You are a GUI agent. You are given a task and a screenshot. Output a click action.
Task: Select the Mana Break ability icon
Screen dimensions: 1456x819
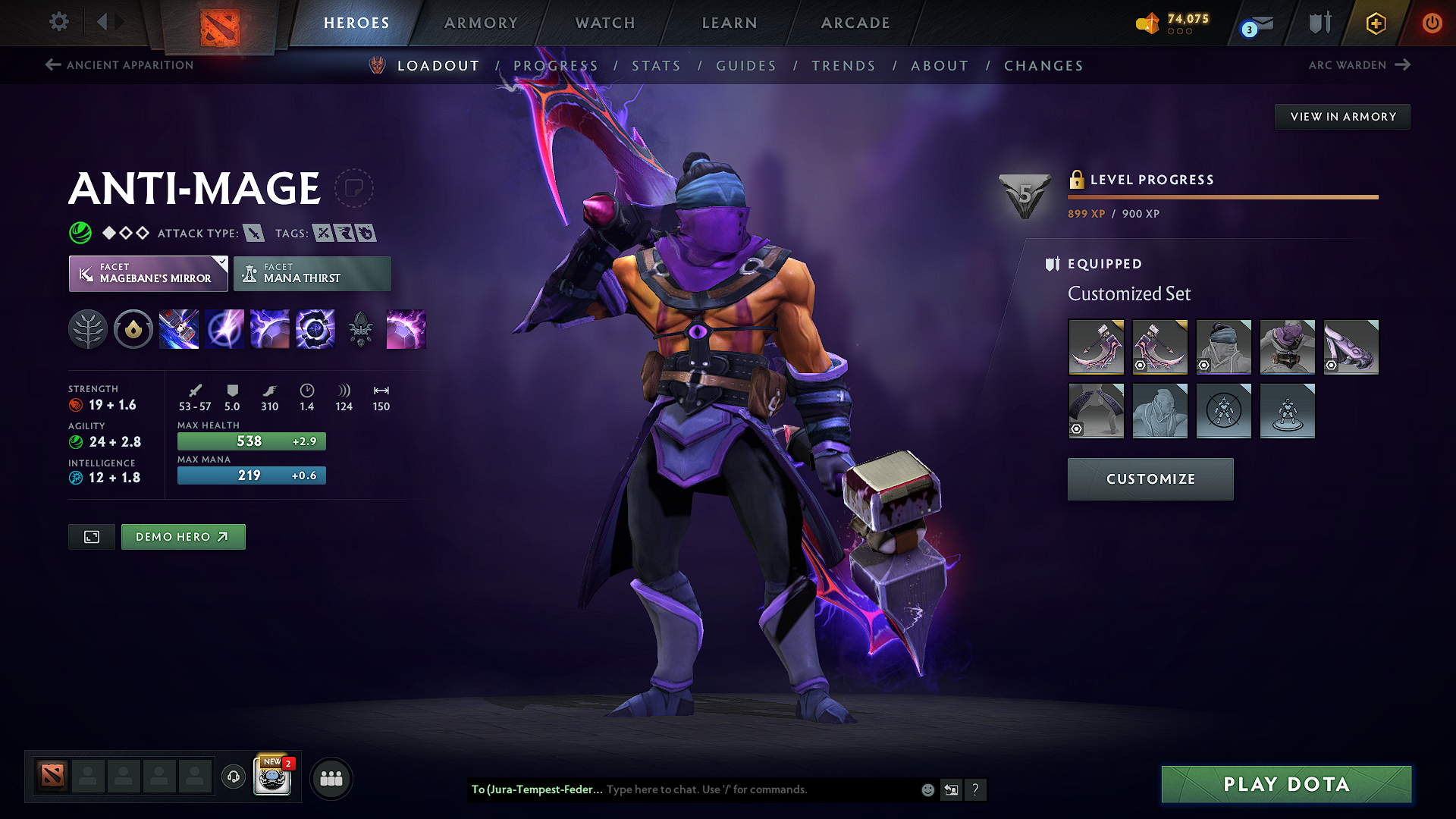pos(179,329)
